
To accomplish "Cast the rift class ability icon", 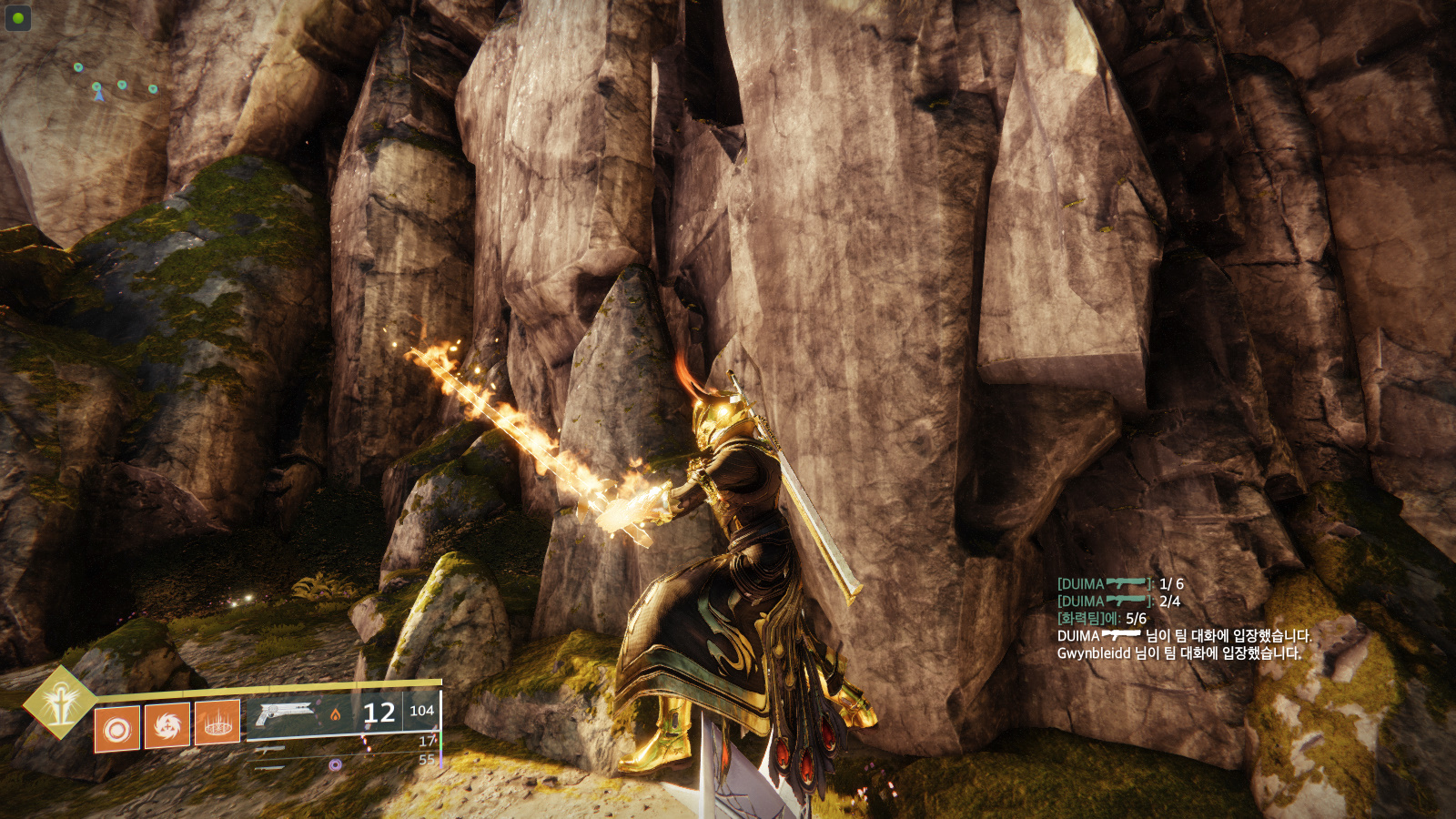I will click(217, 723).
